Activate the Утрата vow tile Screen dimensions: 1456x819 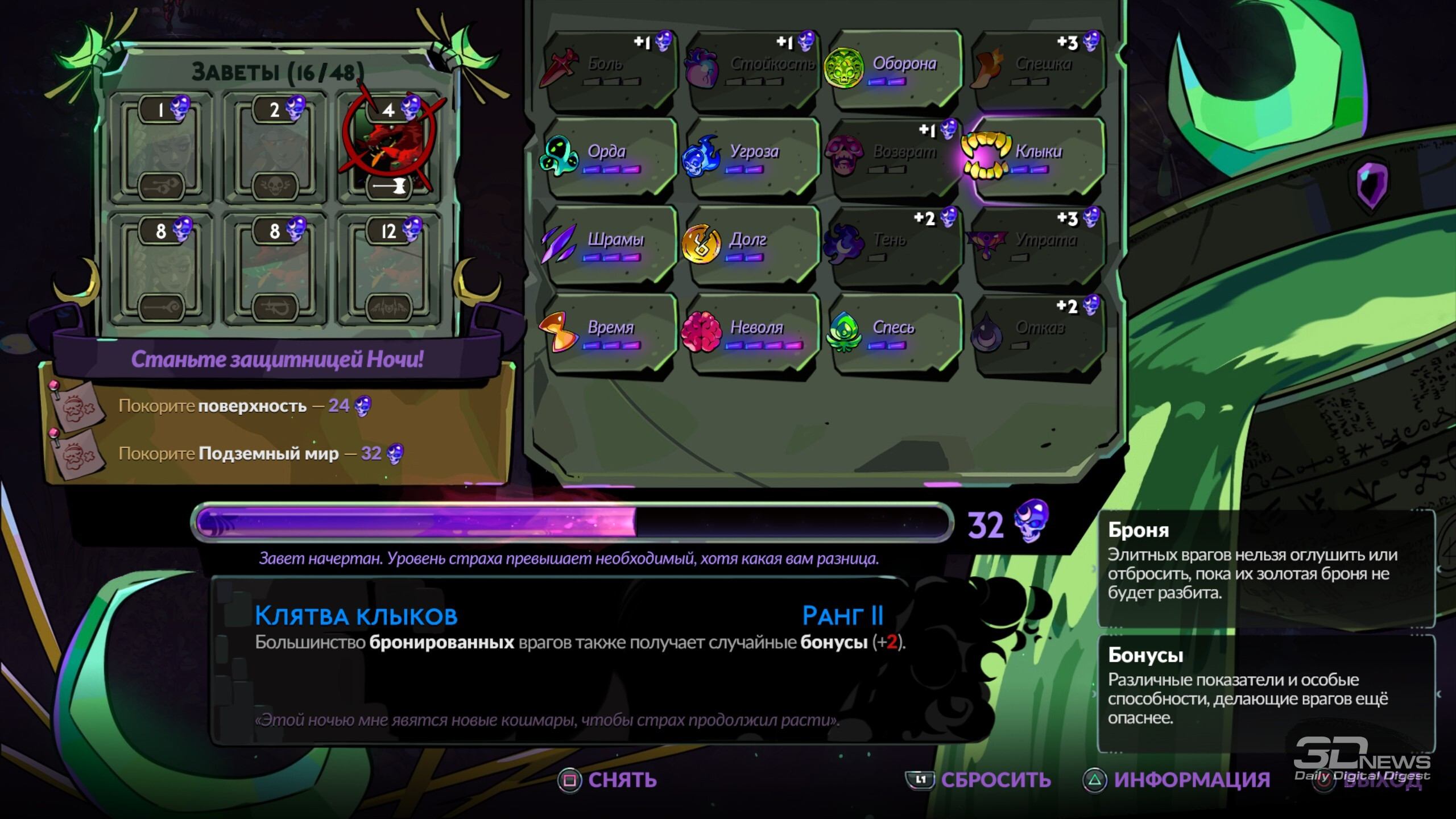[x=1037, y=246]
